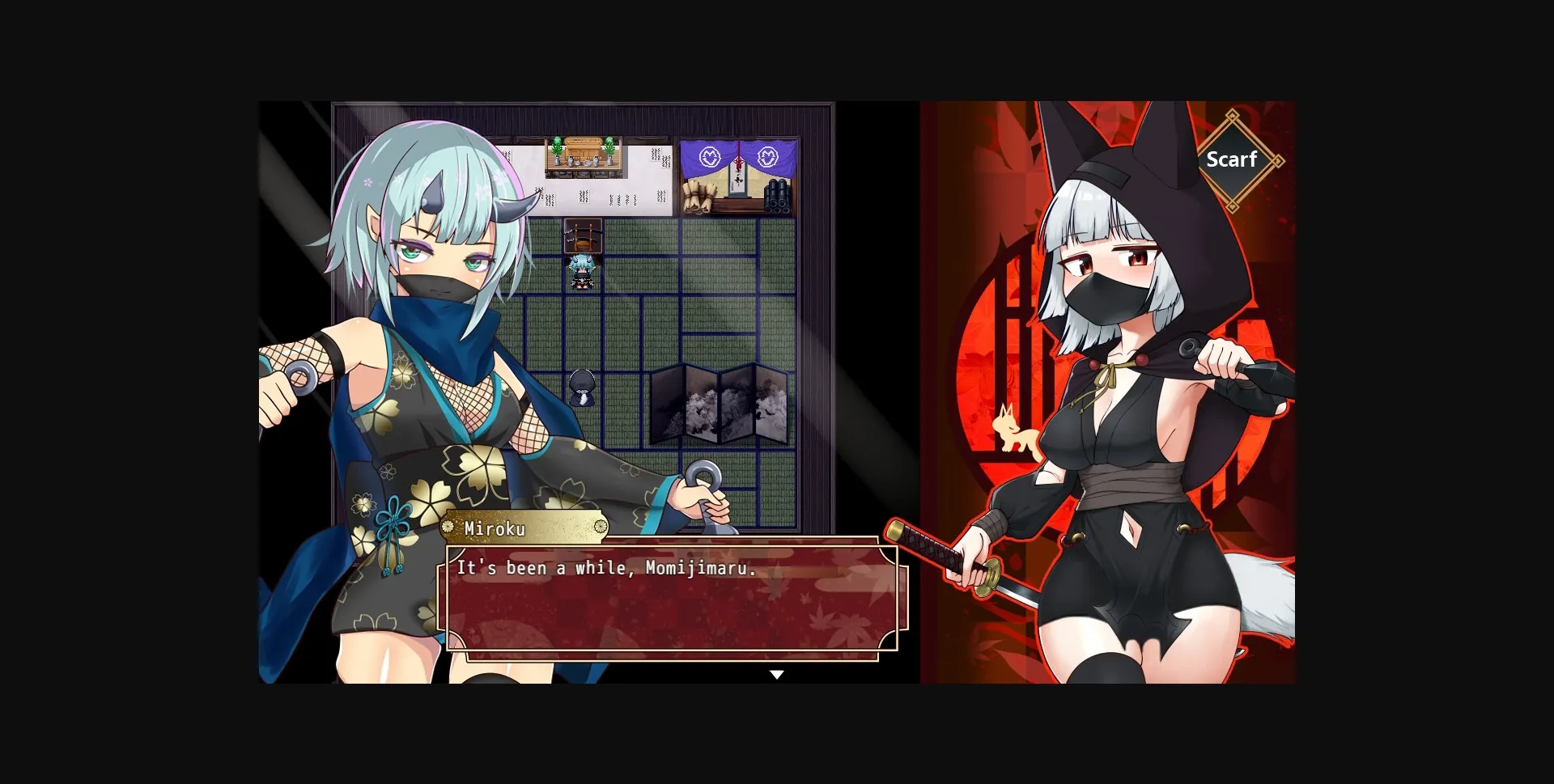Click the Scarf diamond badge in the top right

[x=1233, y=160]
